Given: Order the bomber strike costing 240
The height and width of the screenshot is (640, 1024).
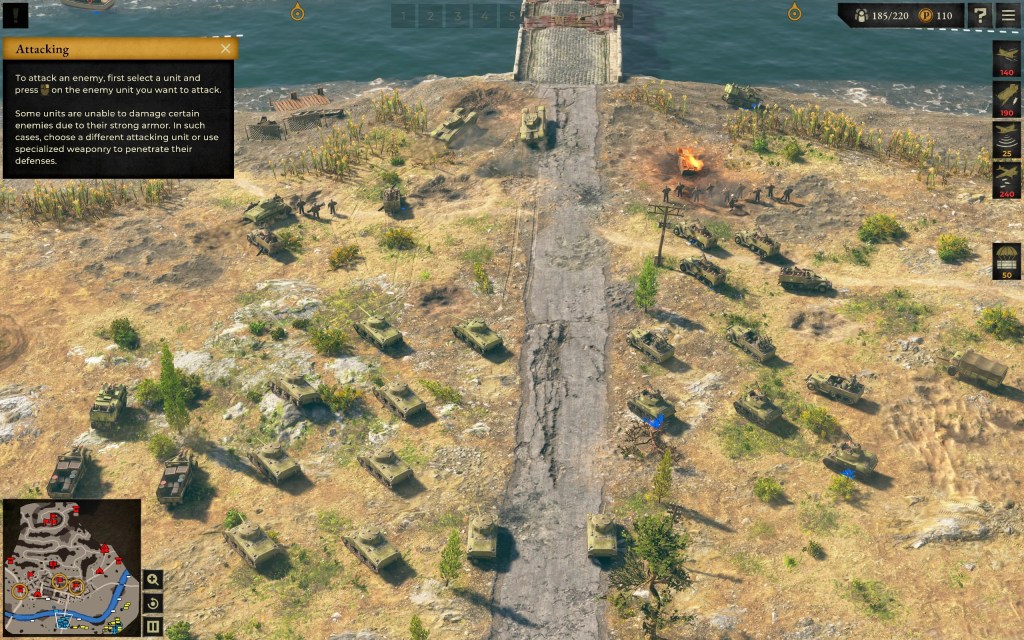Looking at the screenshot, I should pyautogui.click(x=1006, y=179).
